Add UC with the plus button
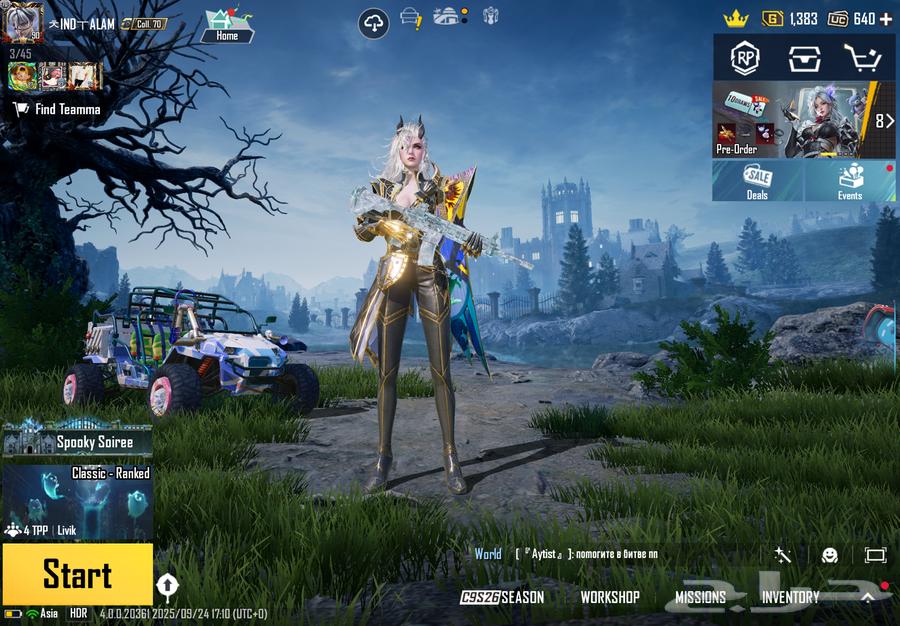 coord(885,19)
